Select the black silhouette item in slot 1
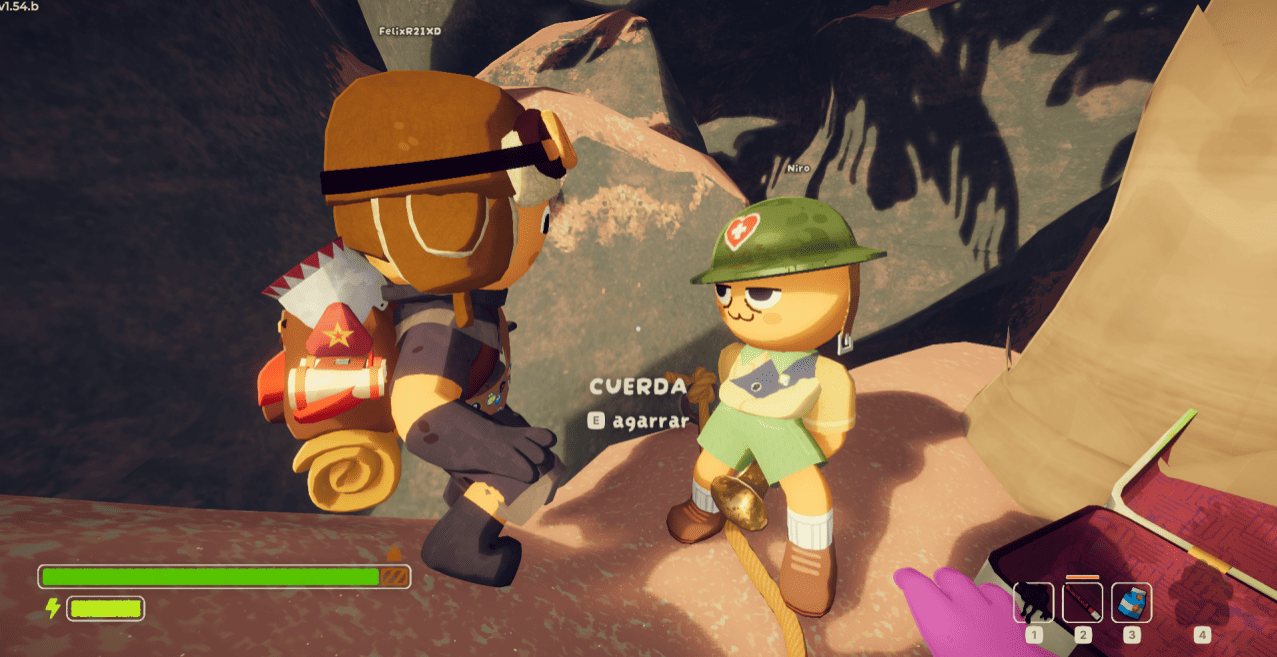Viewport: 1277px width, 657px height. point(1033,603)
